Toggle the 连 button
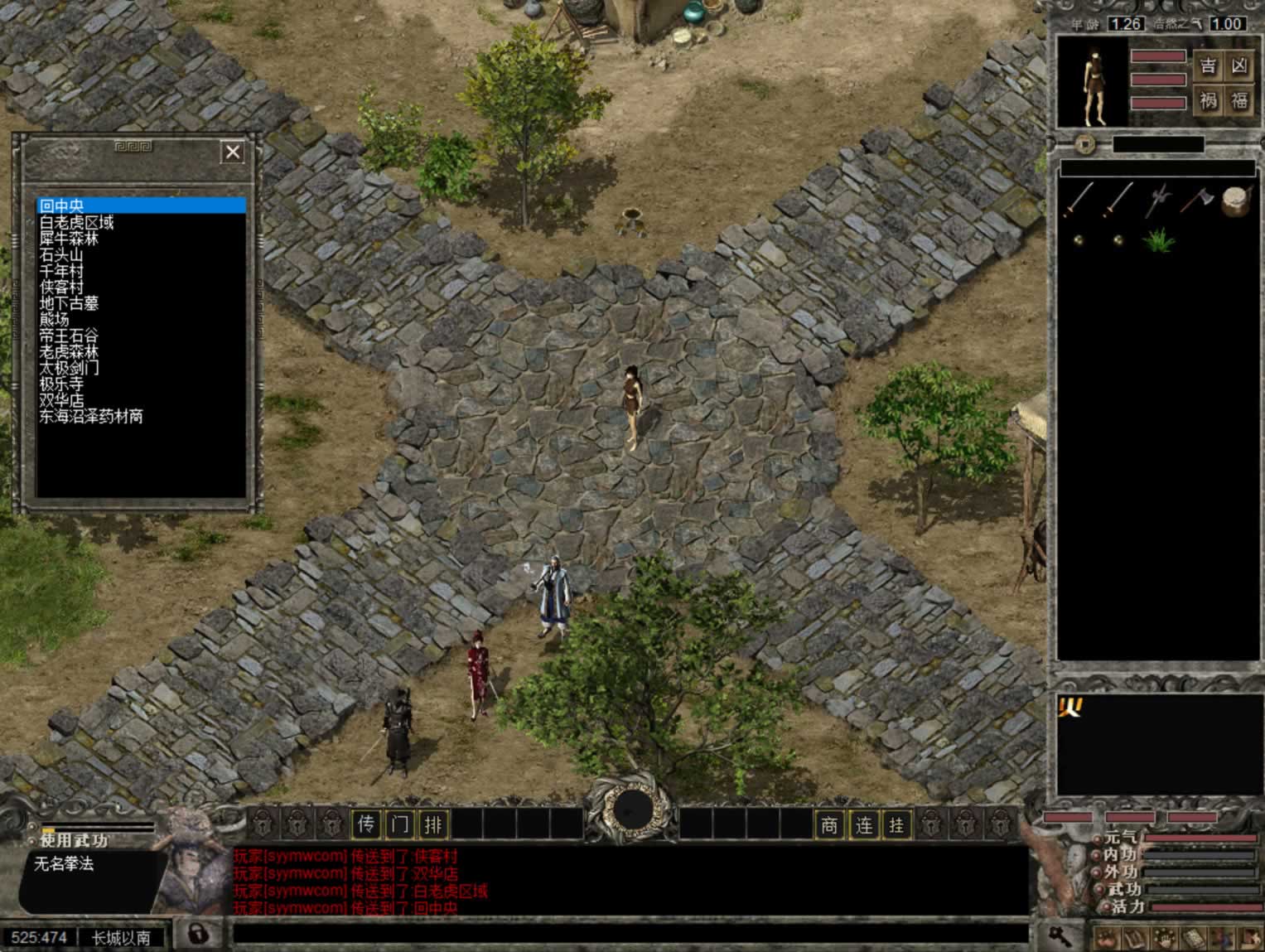1265x952 pixels. click(863, 824)
